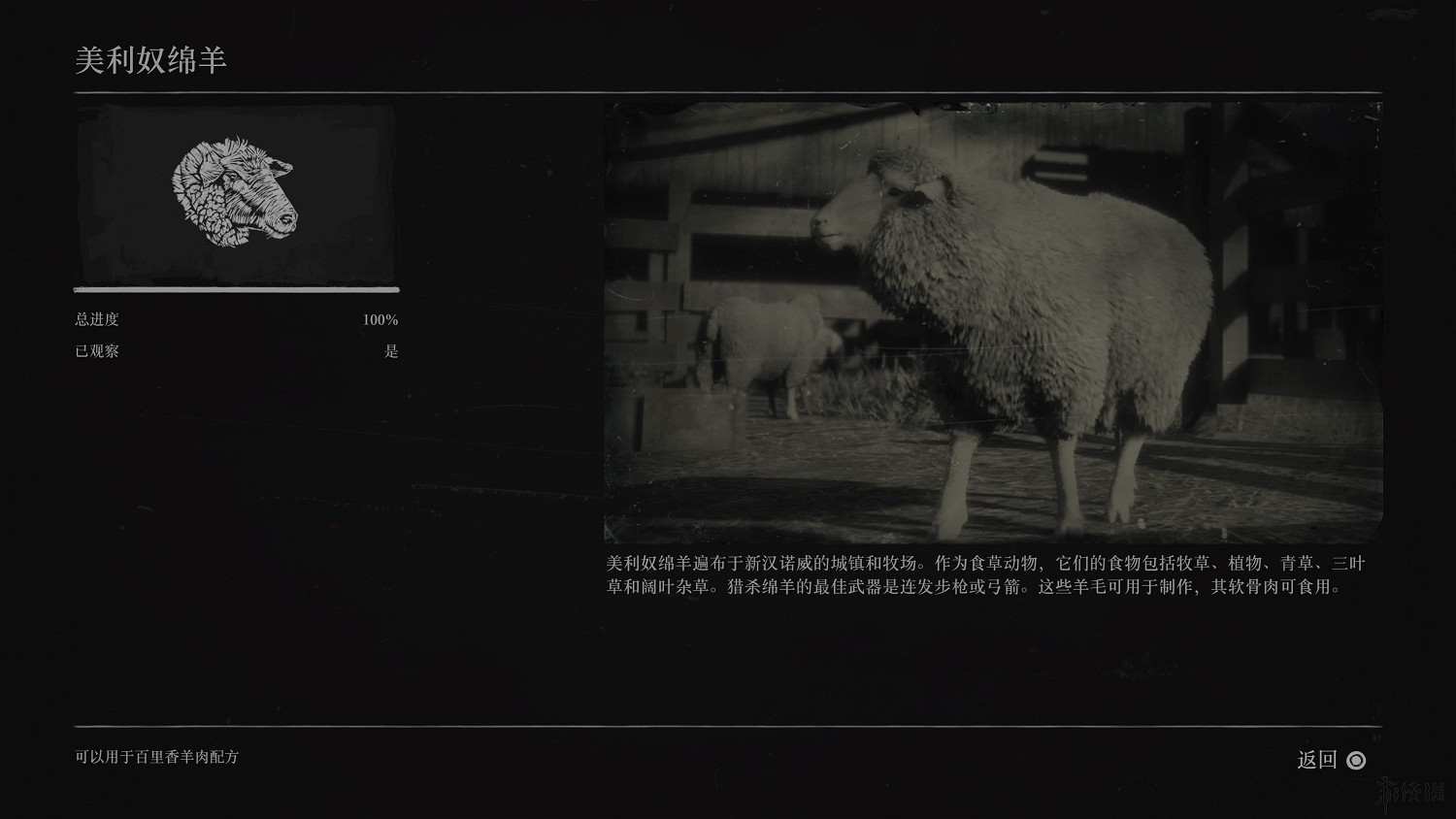Open the sheep photograph in the gallery
Image resolution: width=1456 pixels, height=819 pixels.
(x=990, y=320)
